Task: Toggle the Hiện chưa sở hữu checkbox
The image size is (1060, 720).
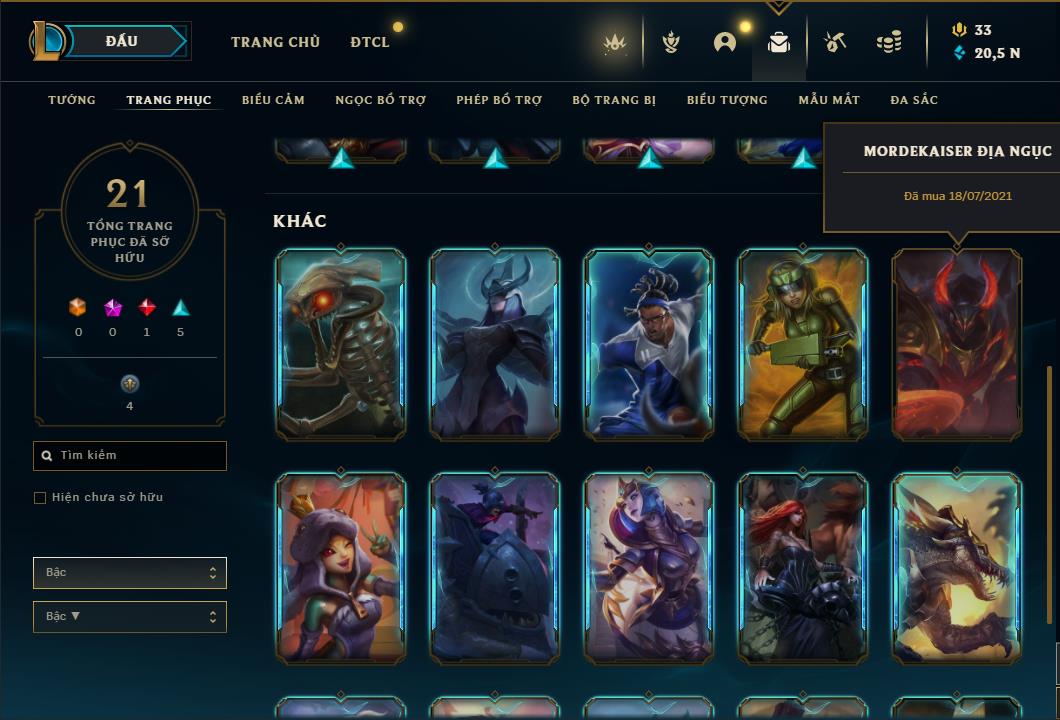Action: [x=40, y=498]
